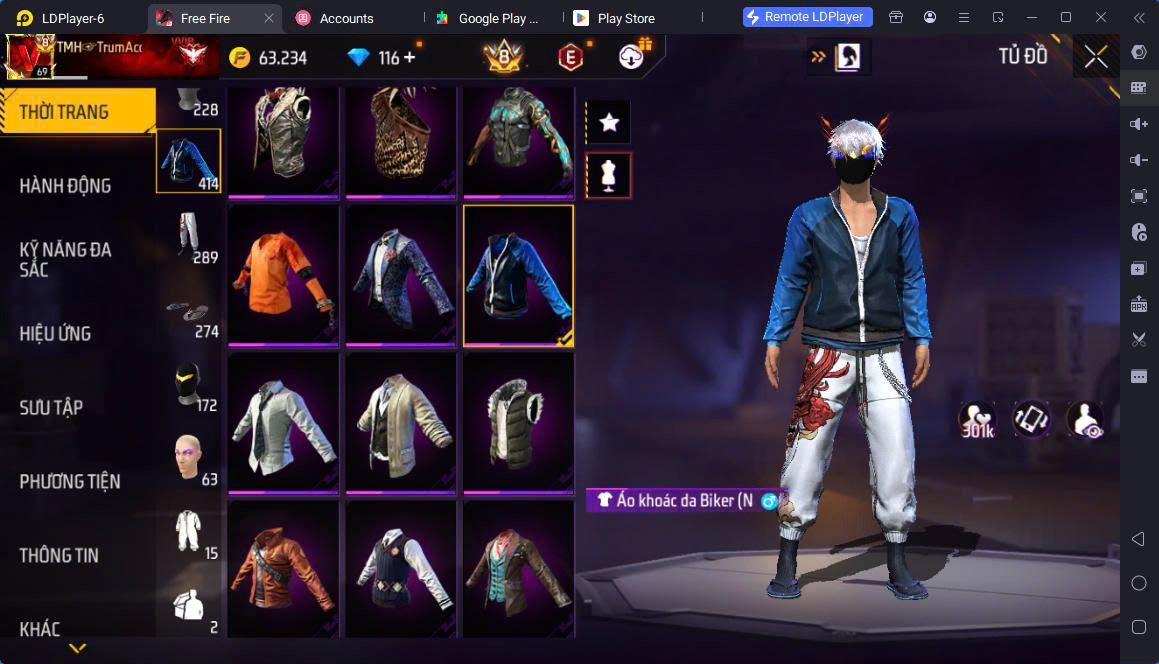Open the PHƯƠNG TIỆN category
This screenshot has height=664, width=1159.
click(70, 481)
